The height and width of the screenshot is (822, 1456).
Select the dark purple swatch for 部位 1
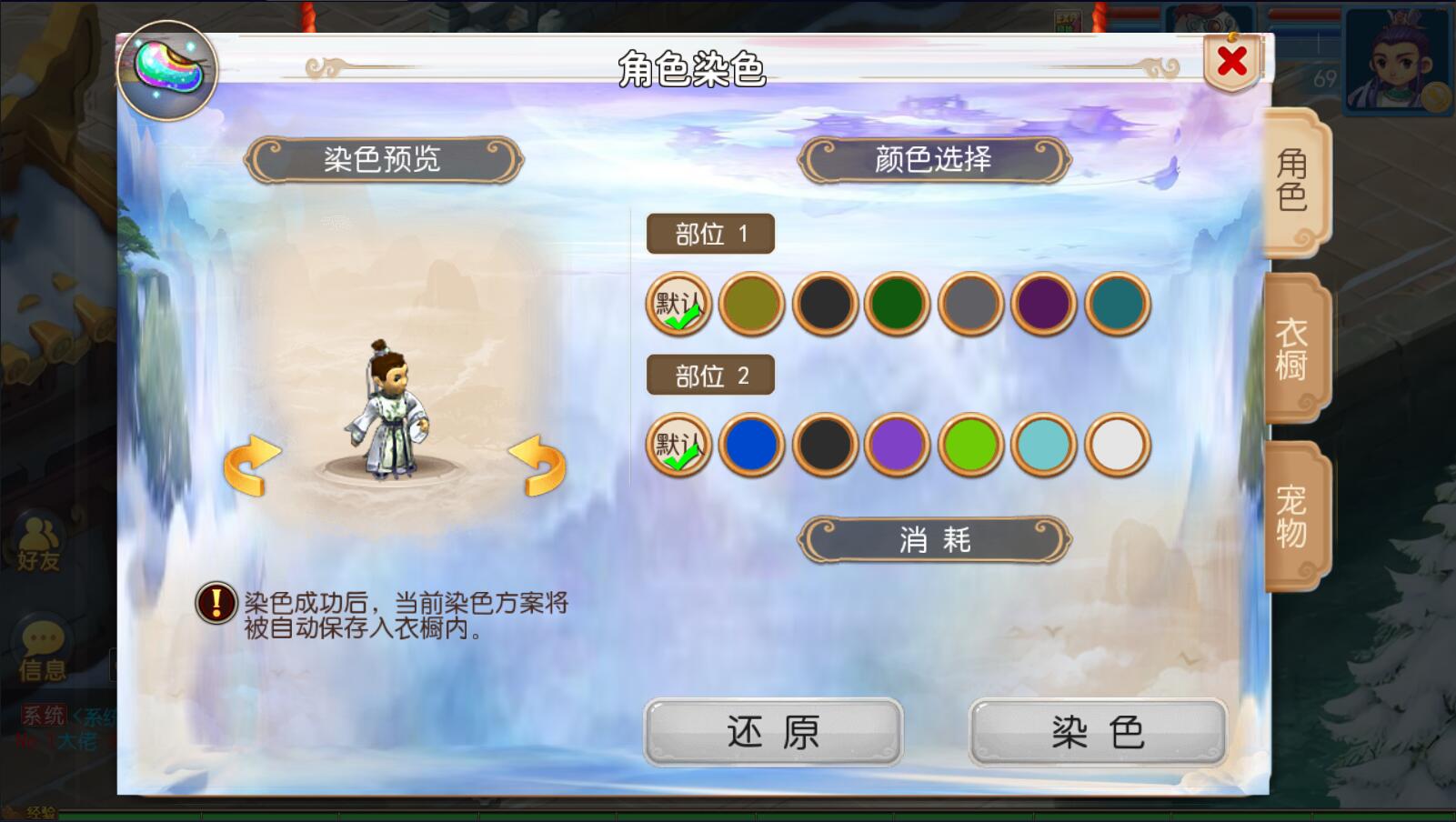click(x=1044, y=304)
